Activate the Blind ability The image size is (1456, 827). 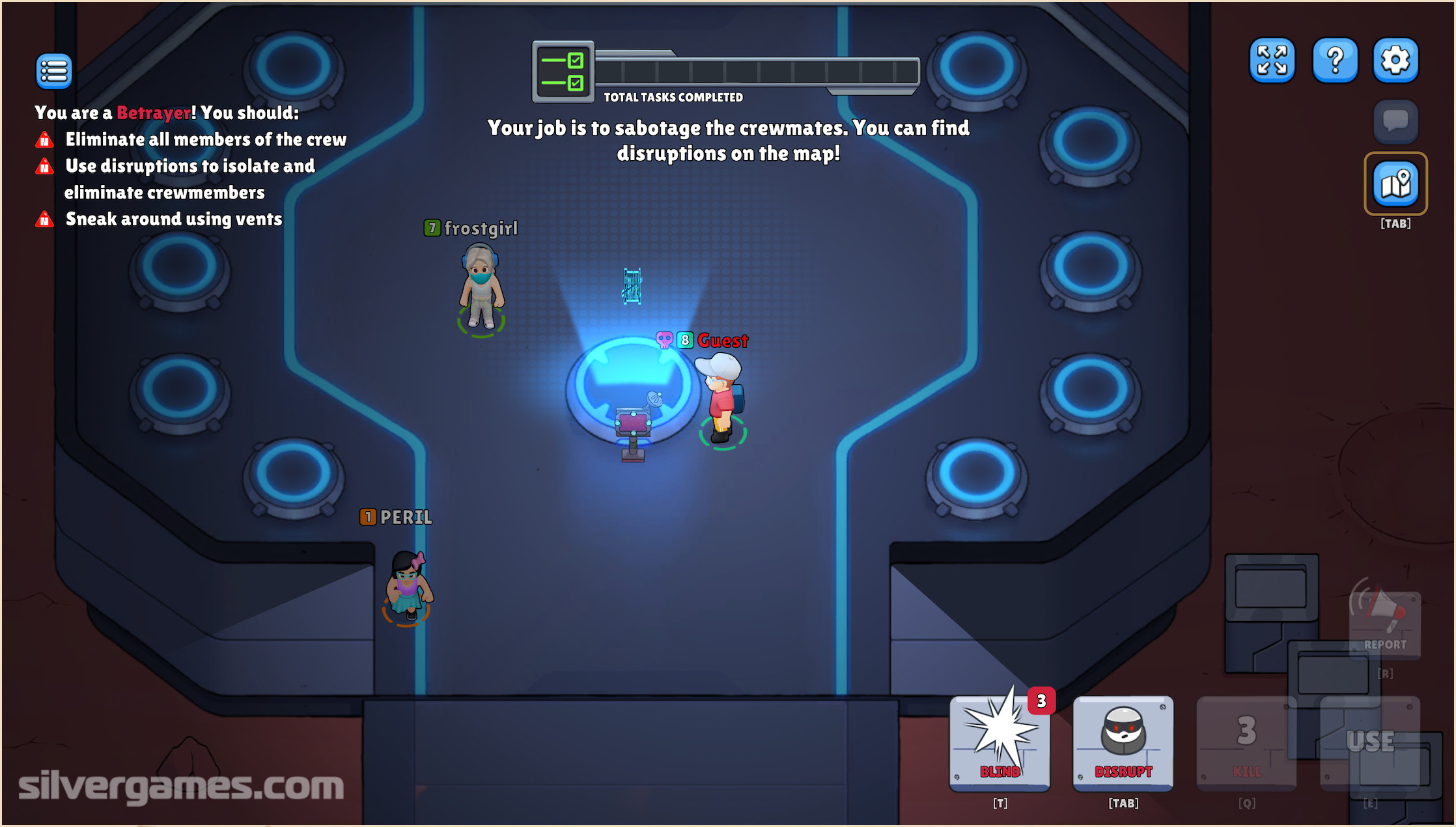(x=1000, y=744)
